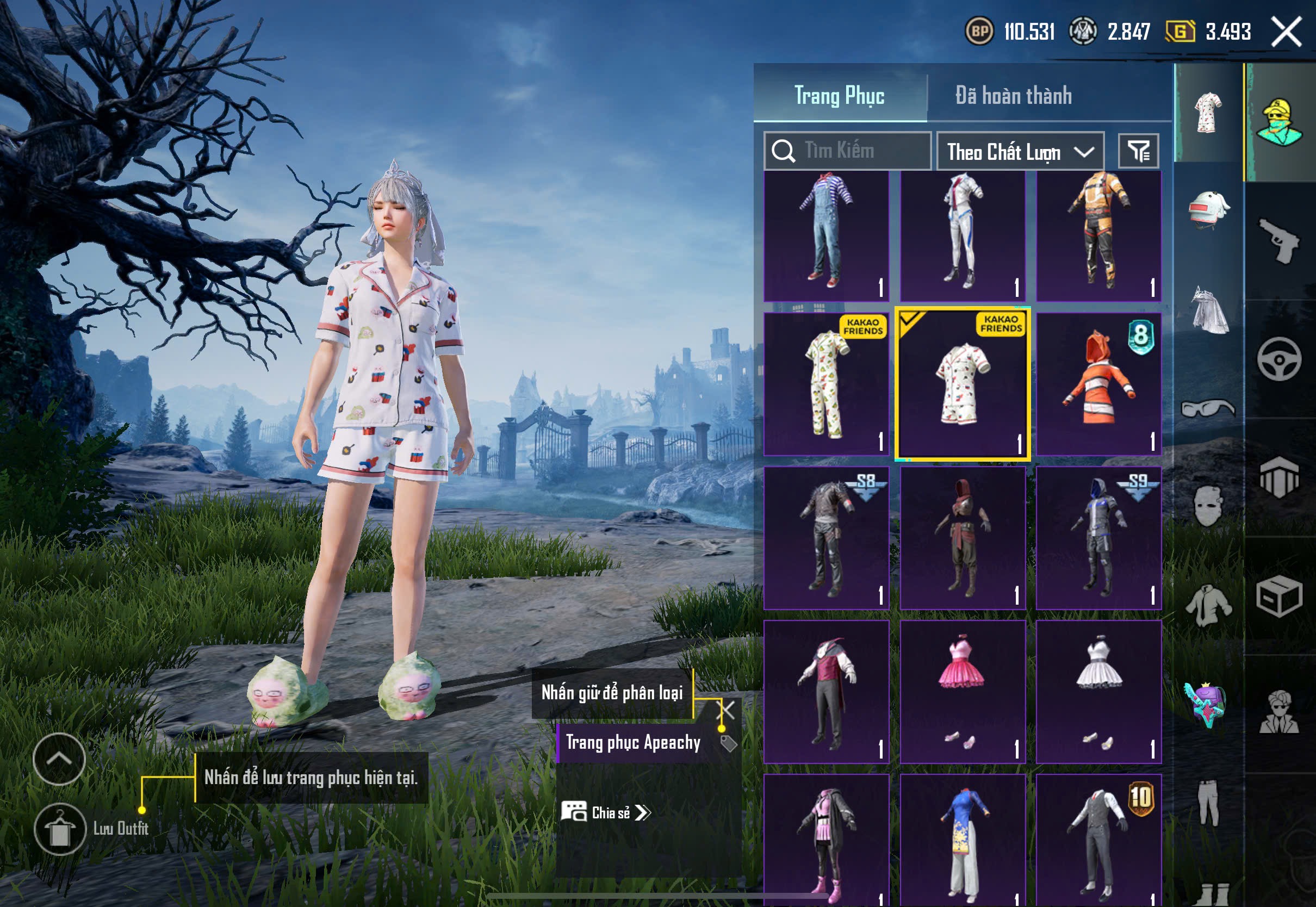Image resolution: width=1316 pixels, height=907 pixels.
Task: Show the glasses accessory category
Action: coord(1209,408)
